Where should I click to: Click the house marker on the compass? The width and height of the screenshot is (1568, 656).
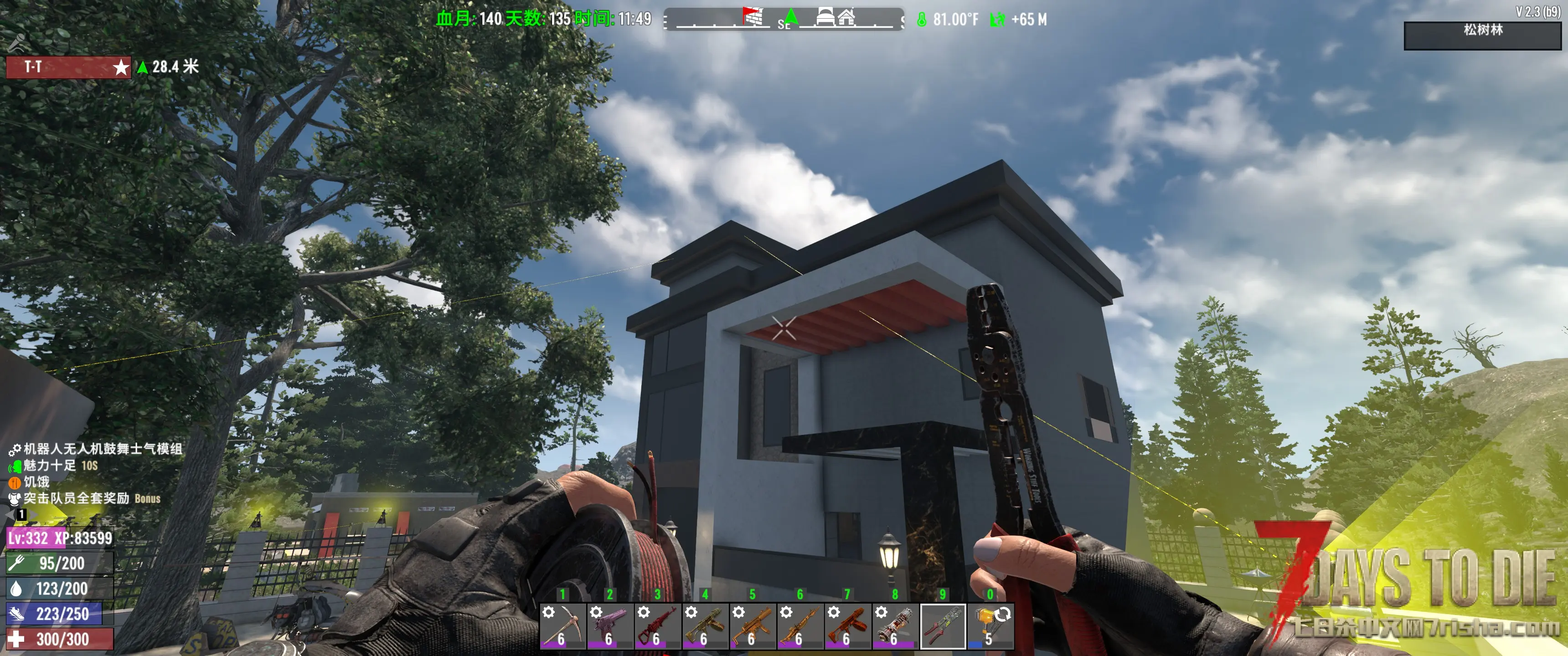coord(847,16)
